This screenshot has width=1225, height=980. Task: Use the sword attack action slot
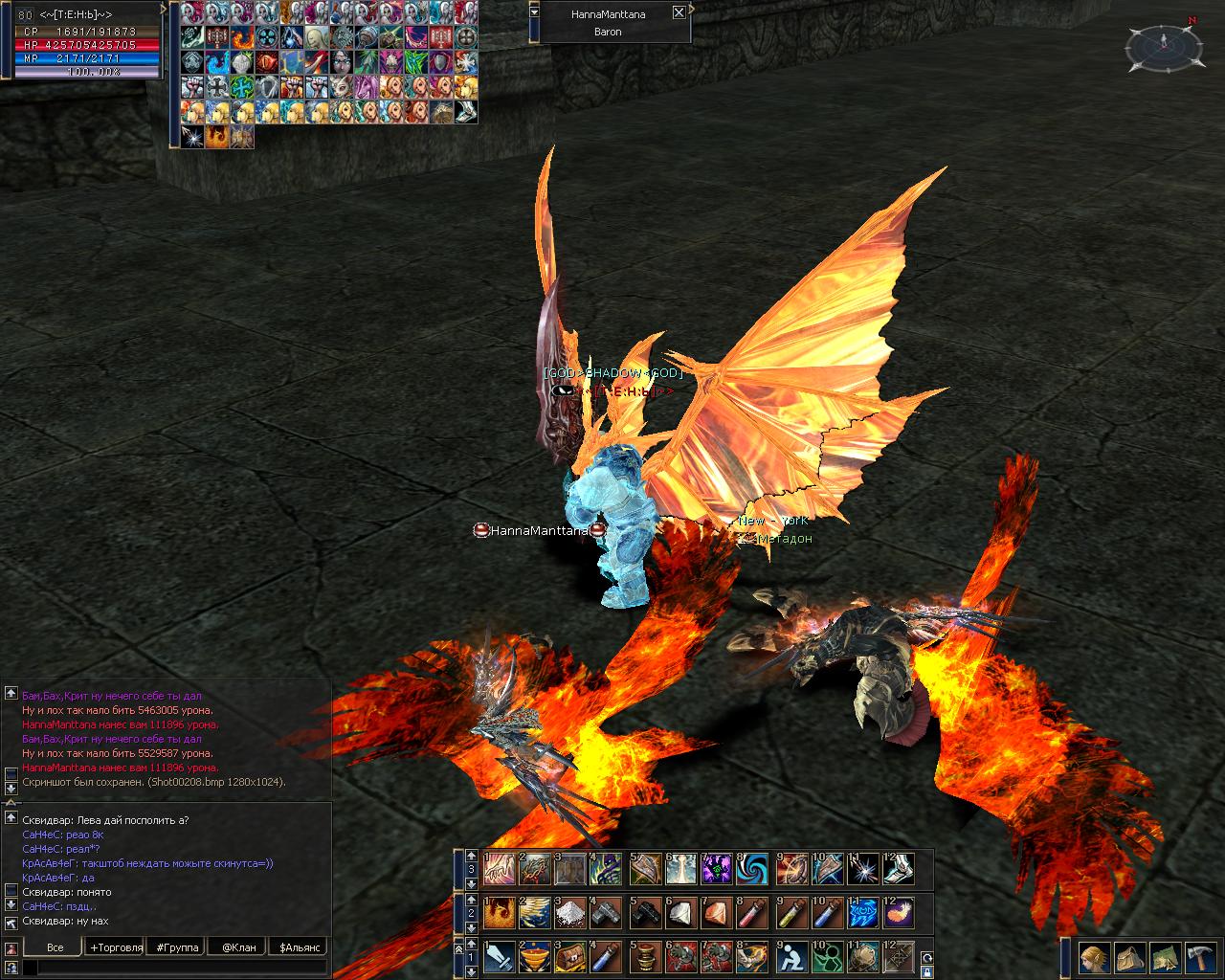[499, 957]
